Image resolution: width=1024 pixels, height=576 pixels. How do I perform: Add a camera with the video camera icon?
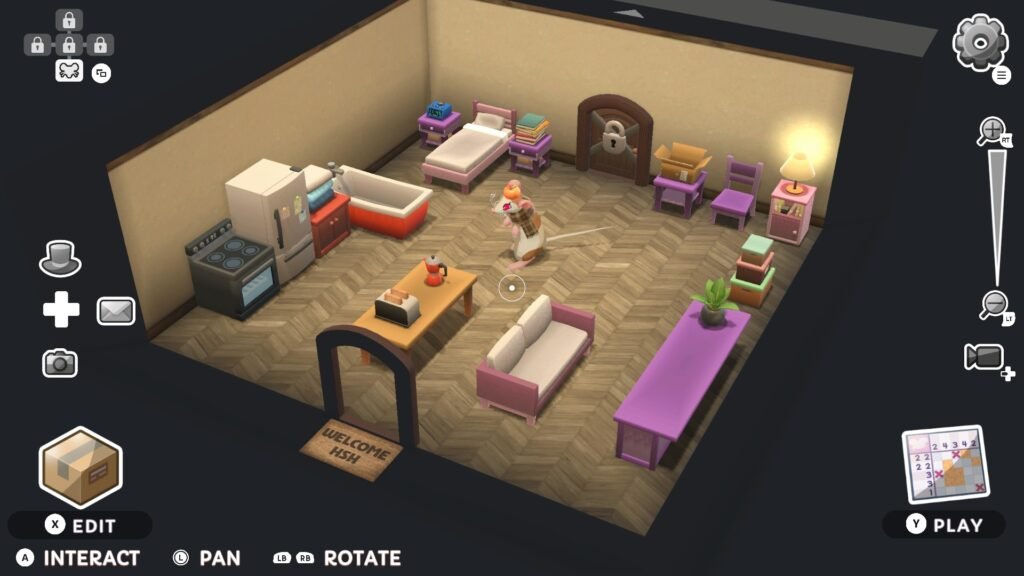(x=986, y=358)
